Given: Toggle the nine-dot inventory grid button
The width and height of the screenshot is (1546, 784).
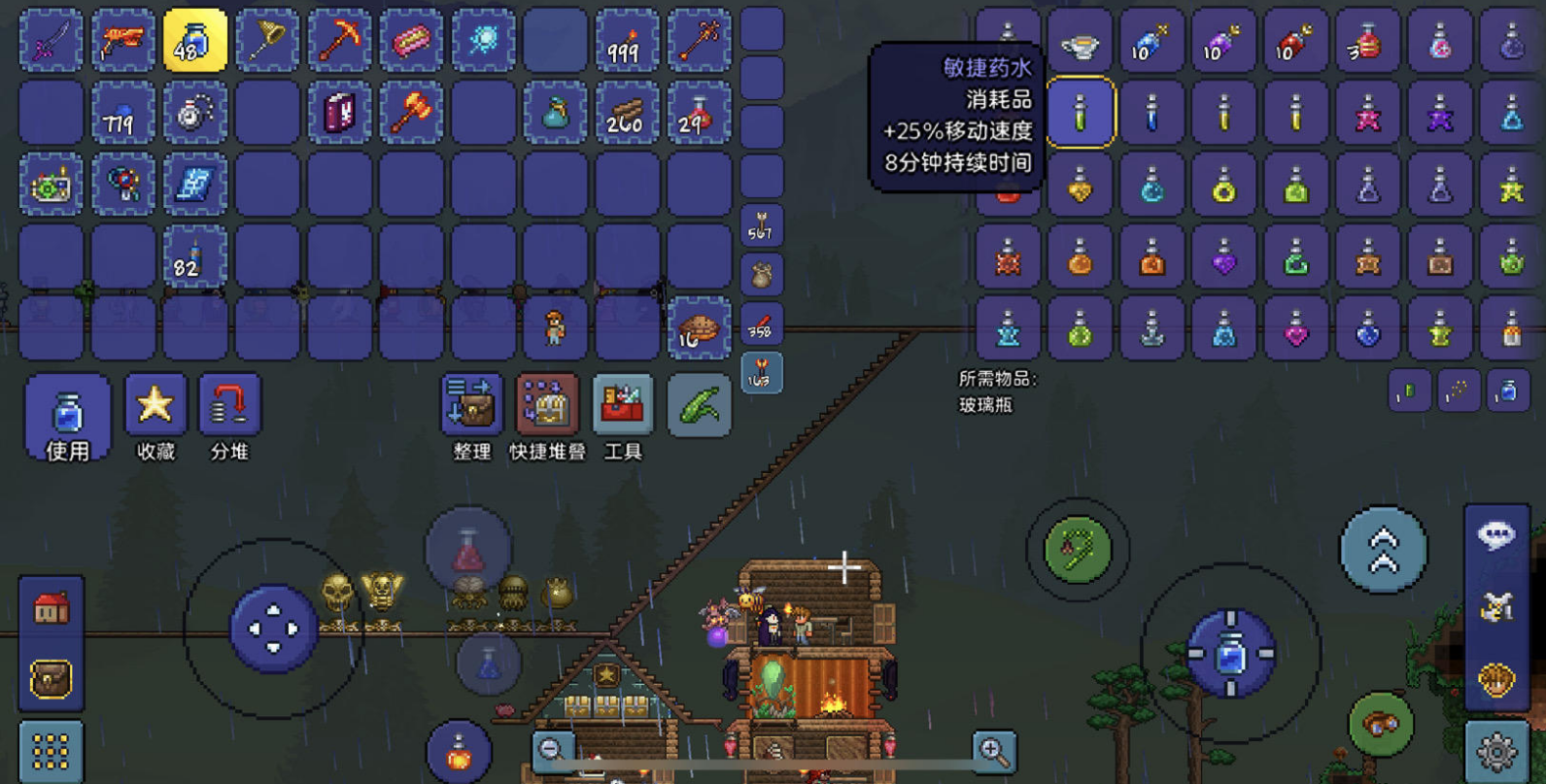Looking at the screenshot, I should [51, 751].
